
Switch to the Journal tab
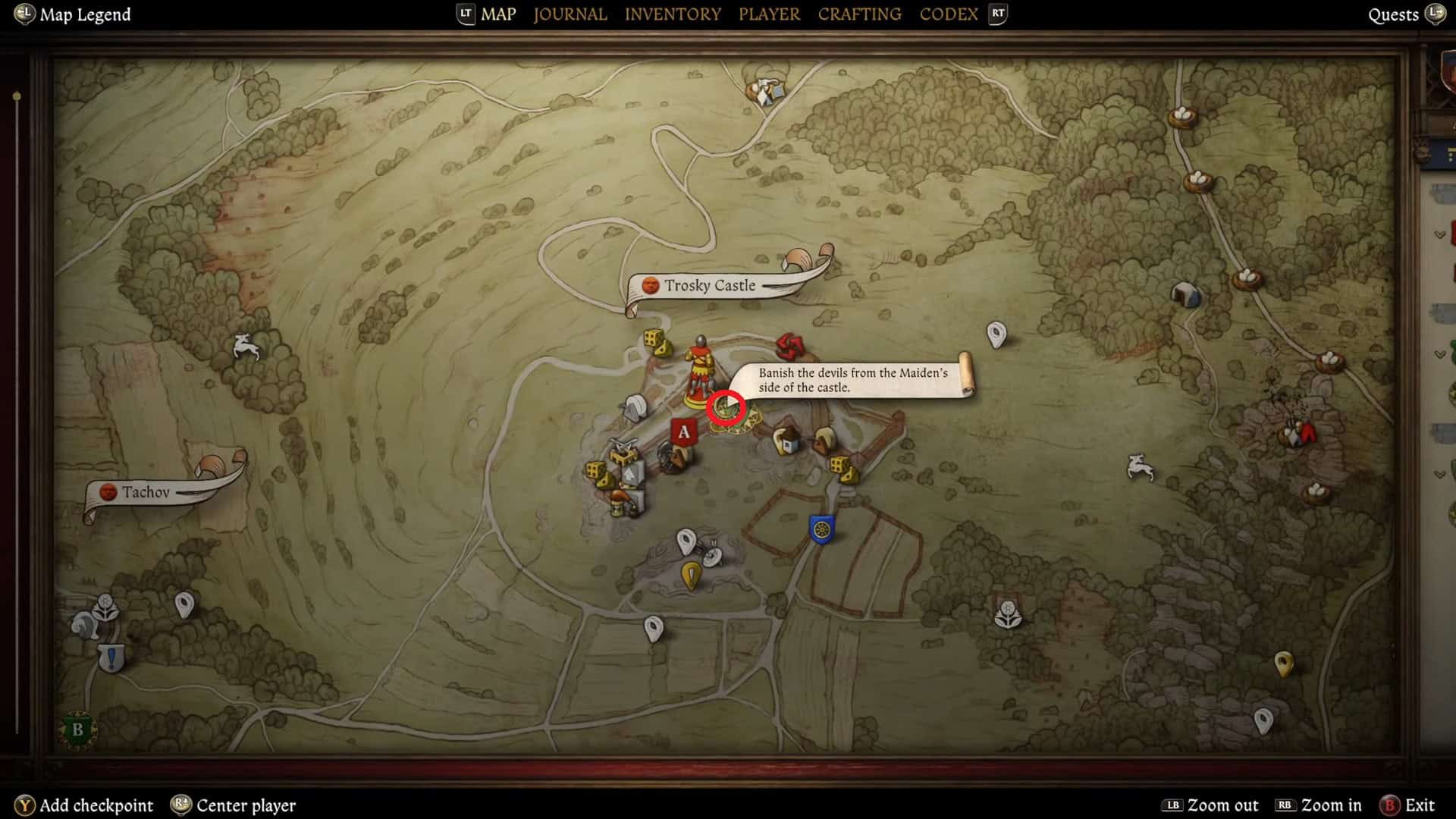(x=570, y=14)
